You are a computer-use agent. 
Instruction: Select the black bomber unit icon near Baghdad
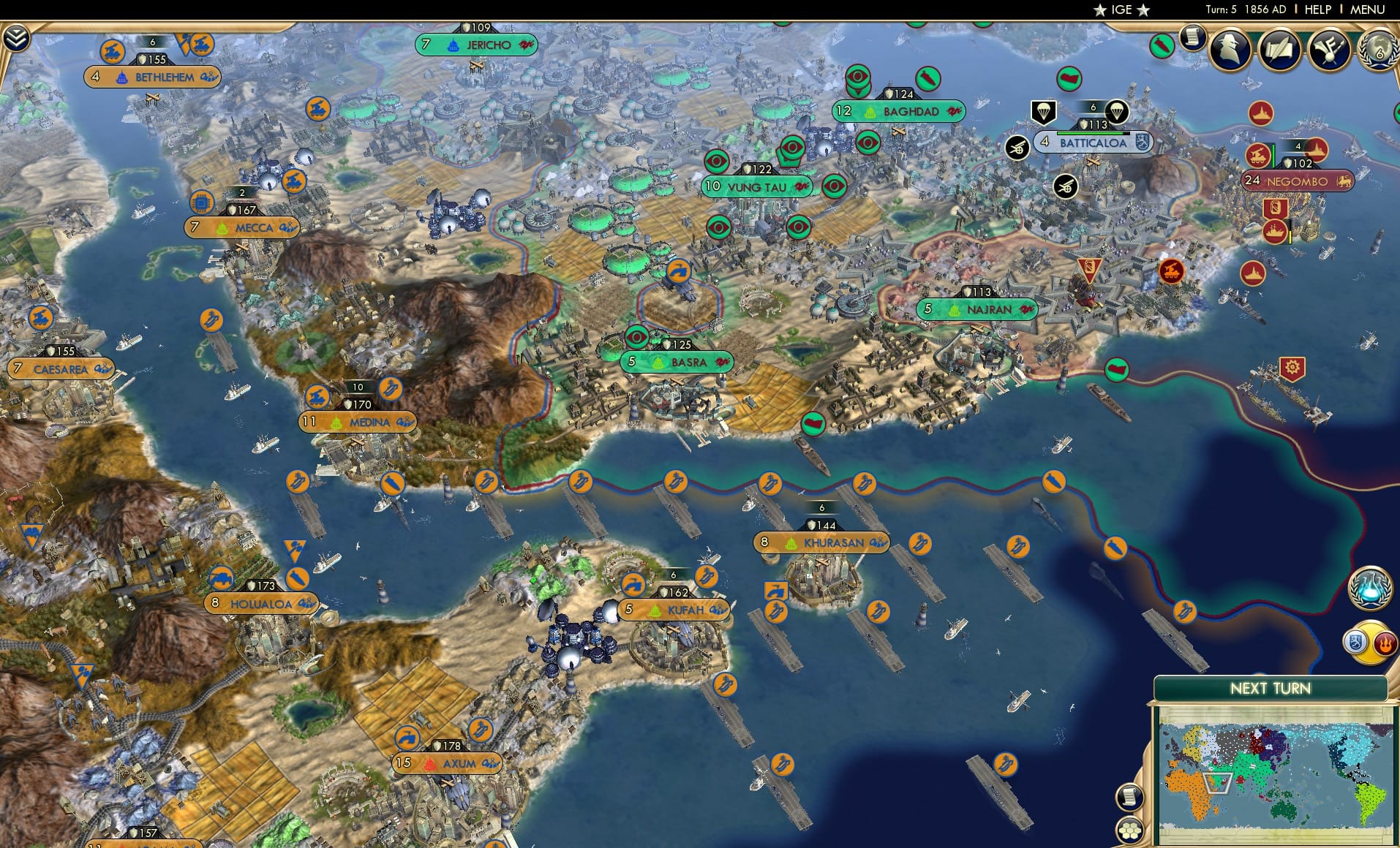[1017, 146]
